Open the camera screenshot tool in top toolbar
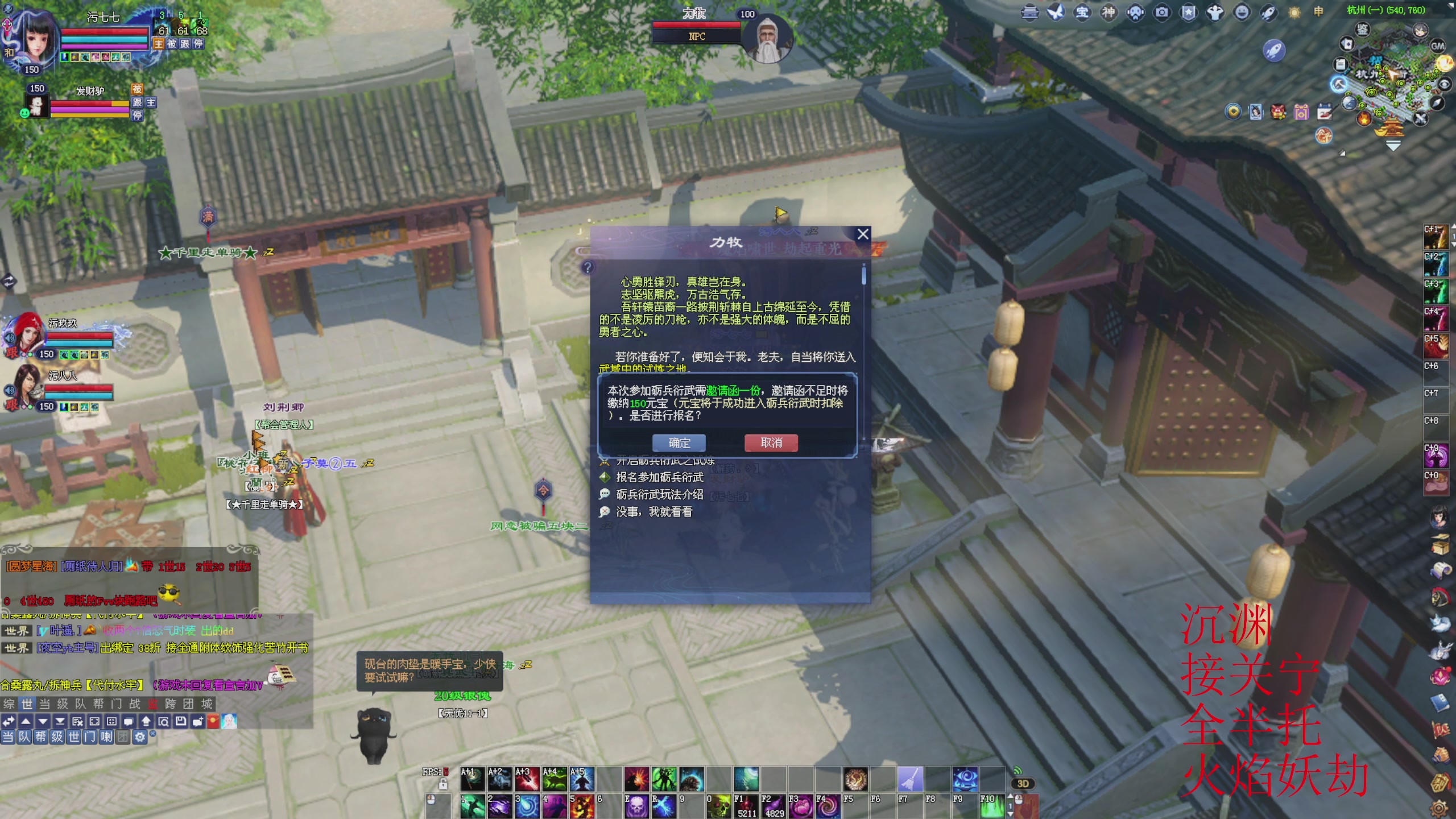This screenshot has height=819, width=1456. click(1161, 13)
